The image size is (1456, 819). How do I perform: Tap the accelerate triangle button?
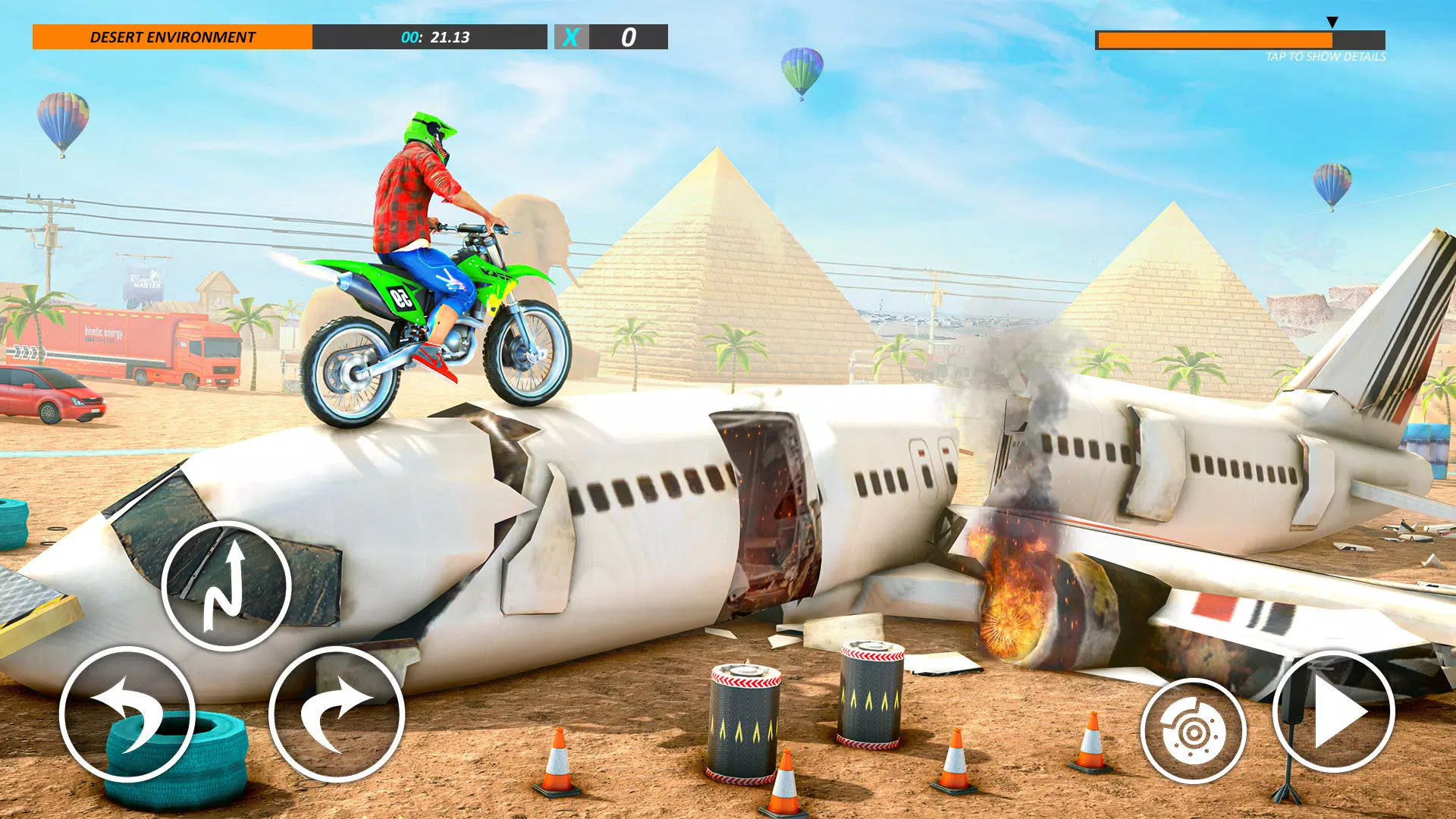(1333, 712)
